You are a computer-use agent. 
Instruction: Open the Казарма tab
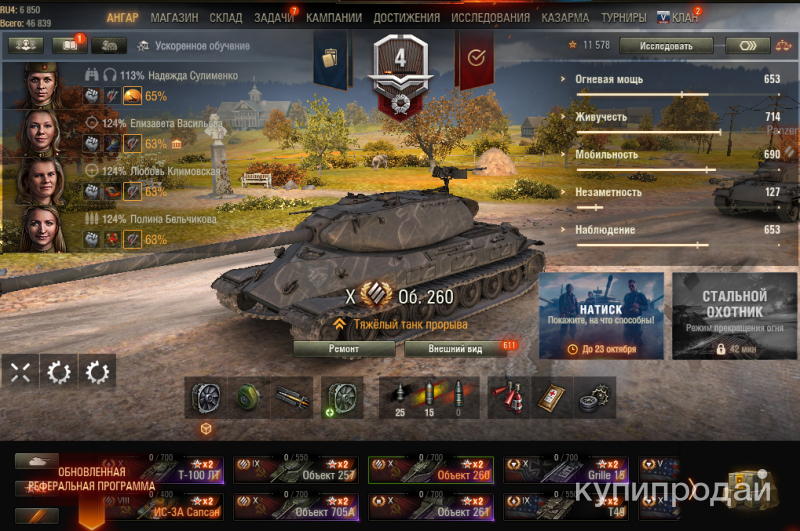pyautogui.click(x=566, y=17)
